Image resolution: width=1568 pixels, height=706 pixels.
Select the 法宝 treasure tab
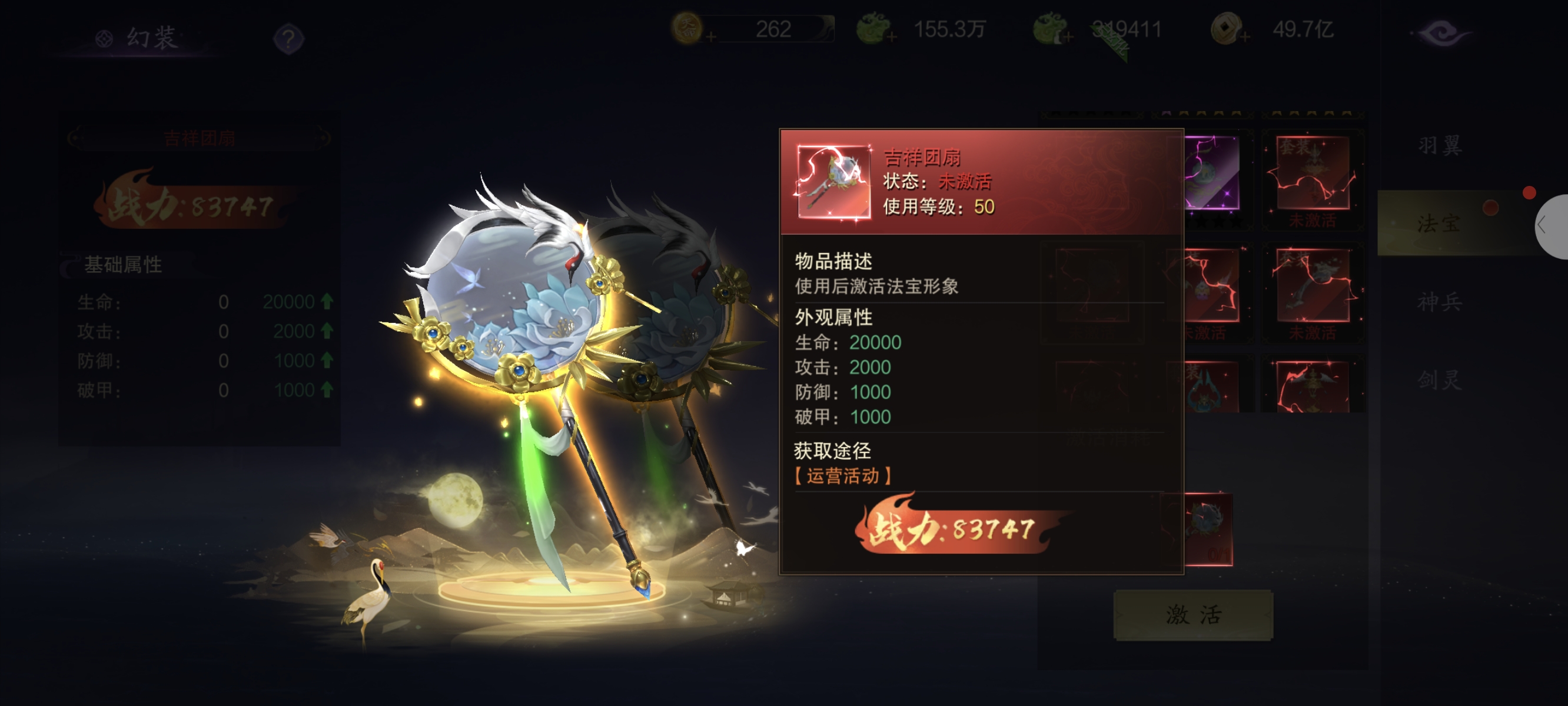point(1440,224)
